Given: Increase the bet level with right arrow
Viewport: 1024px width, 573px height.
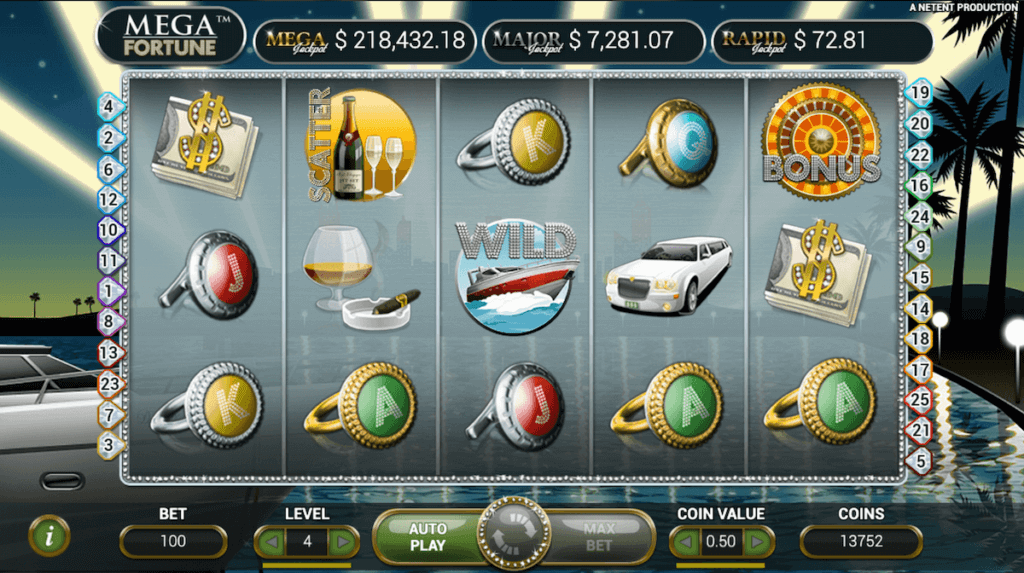Looking at the screenshot, I should tap(342, 542).
